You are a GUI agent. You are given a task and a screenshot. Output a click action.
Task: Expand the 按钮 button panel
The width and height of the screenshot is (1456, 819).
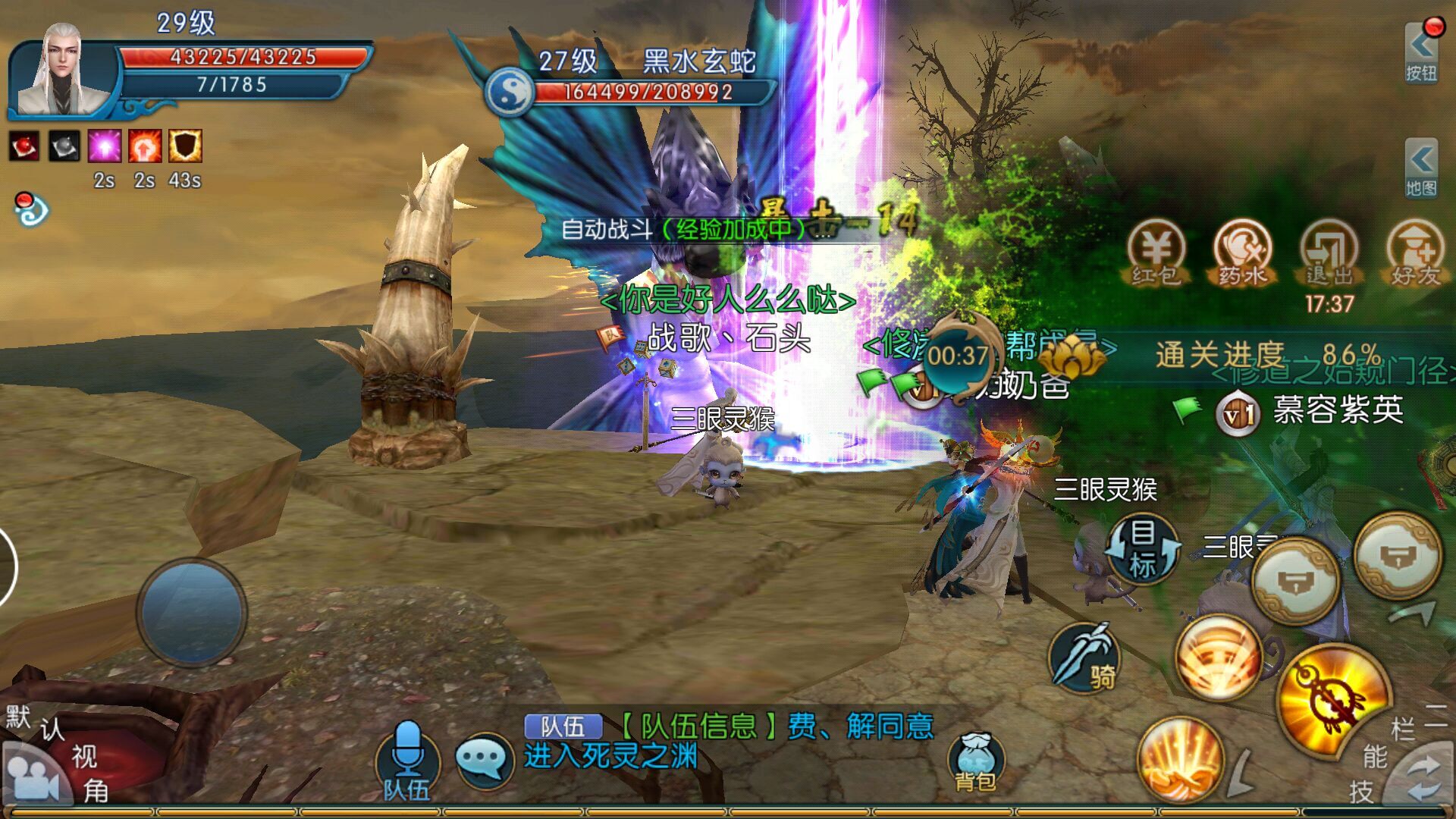coord(1420,53)
